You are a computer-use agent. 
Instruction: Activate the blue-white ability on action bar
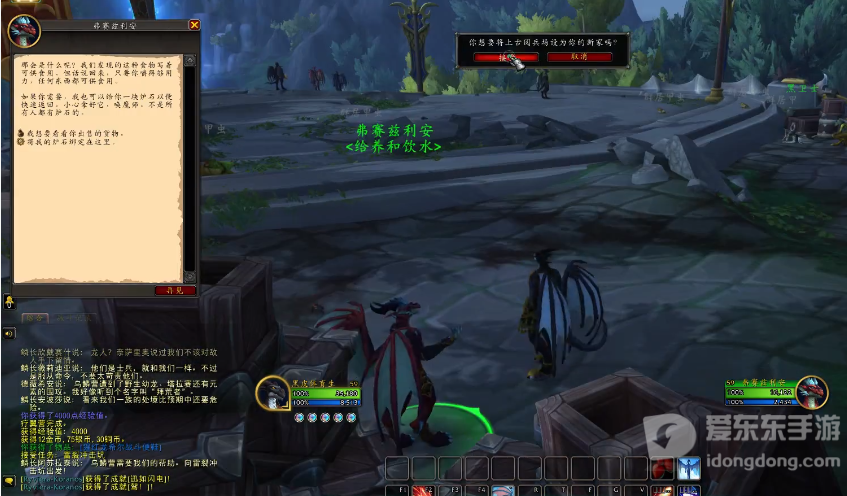pos(688,467)
